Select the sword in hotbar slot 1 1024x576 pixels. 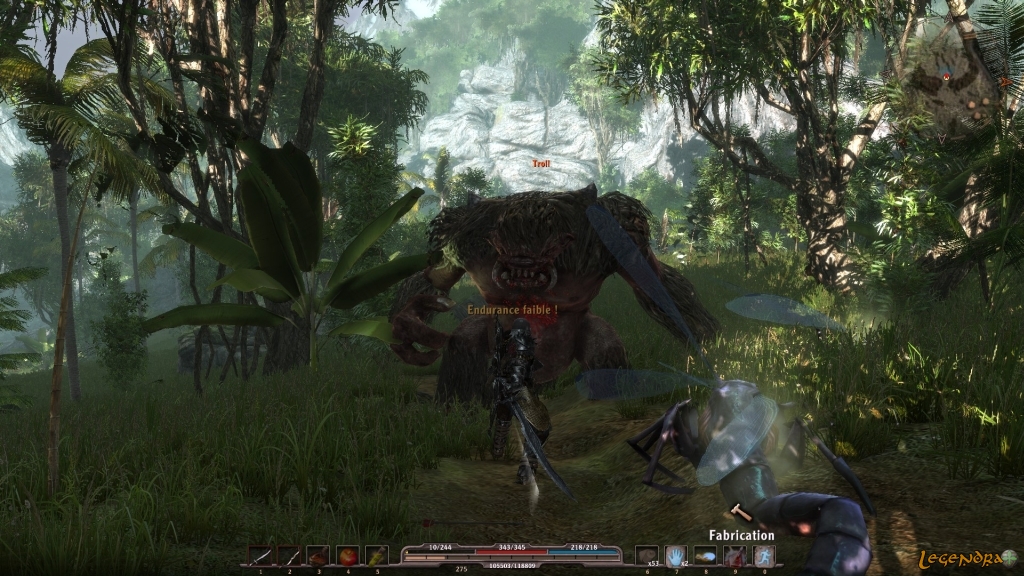pos(260,555)
